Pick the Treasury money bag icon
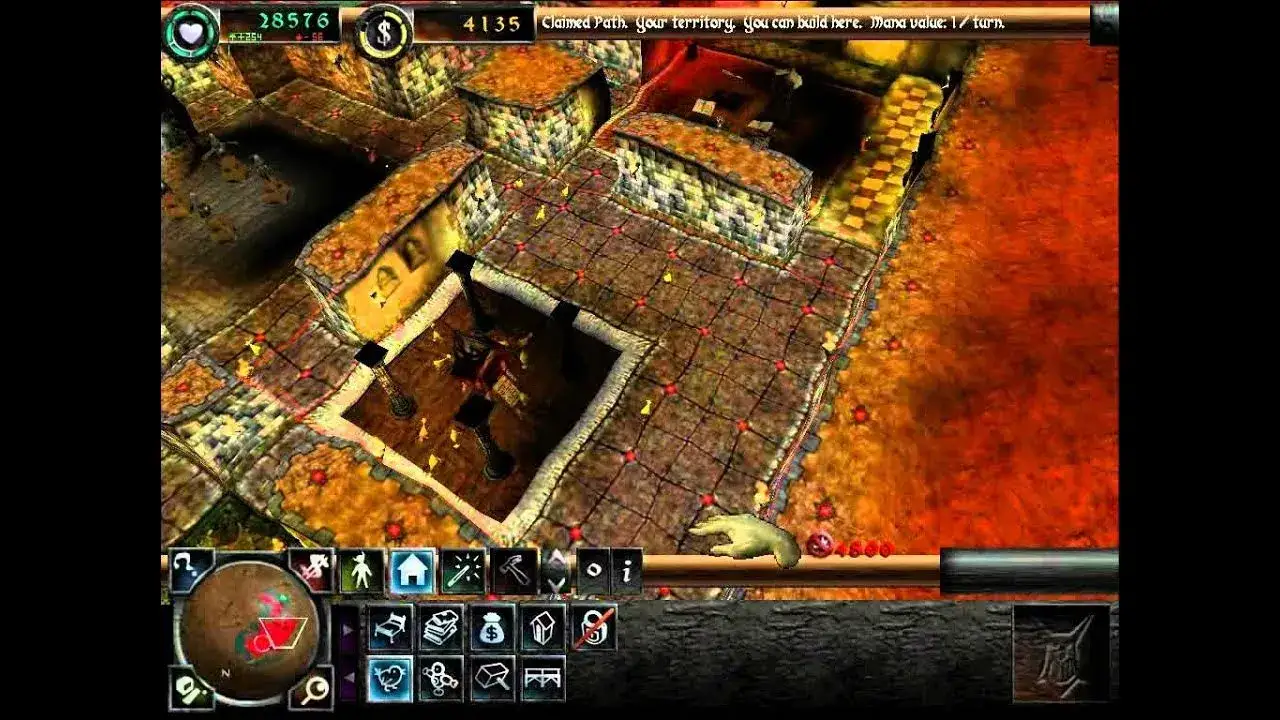Image resolution: width=1280 pixels, height=720 pixels. 491,627
